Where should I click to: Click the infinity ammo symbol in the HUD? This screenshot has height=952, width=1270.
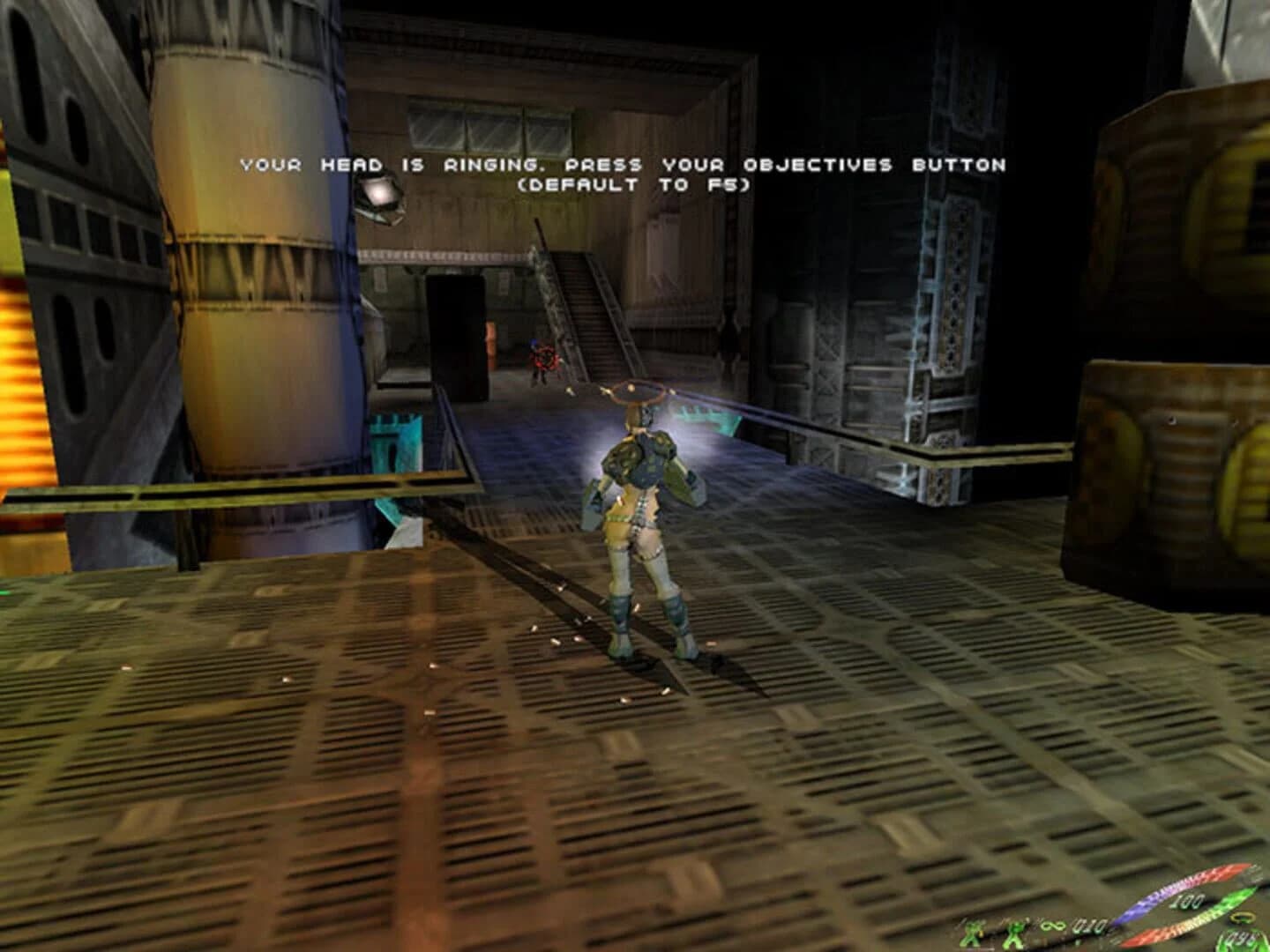coord(1055,926)
